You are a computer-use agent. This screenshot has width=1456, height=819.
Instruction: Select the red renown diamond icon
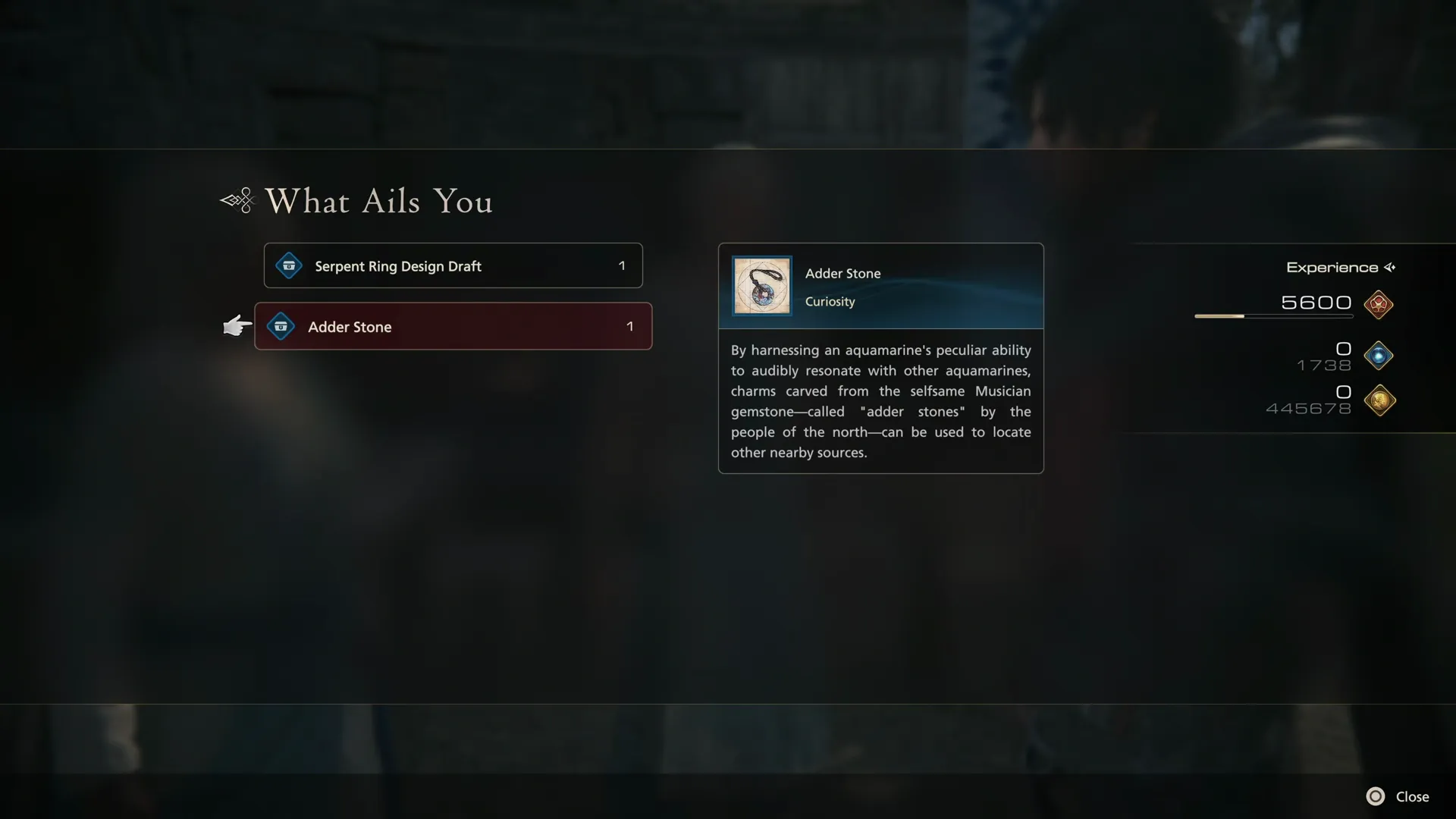(1379, 305)
